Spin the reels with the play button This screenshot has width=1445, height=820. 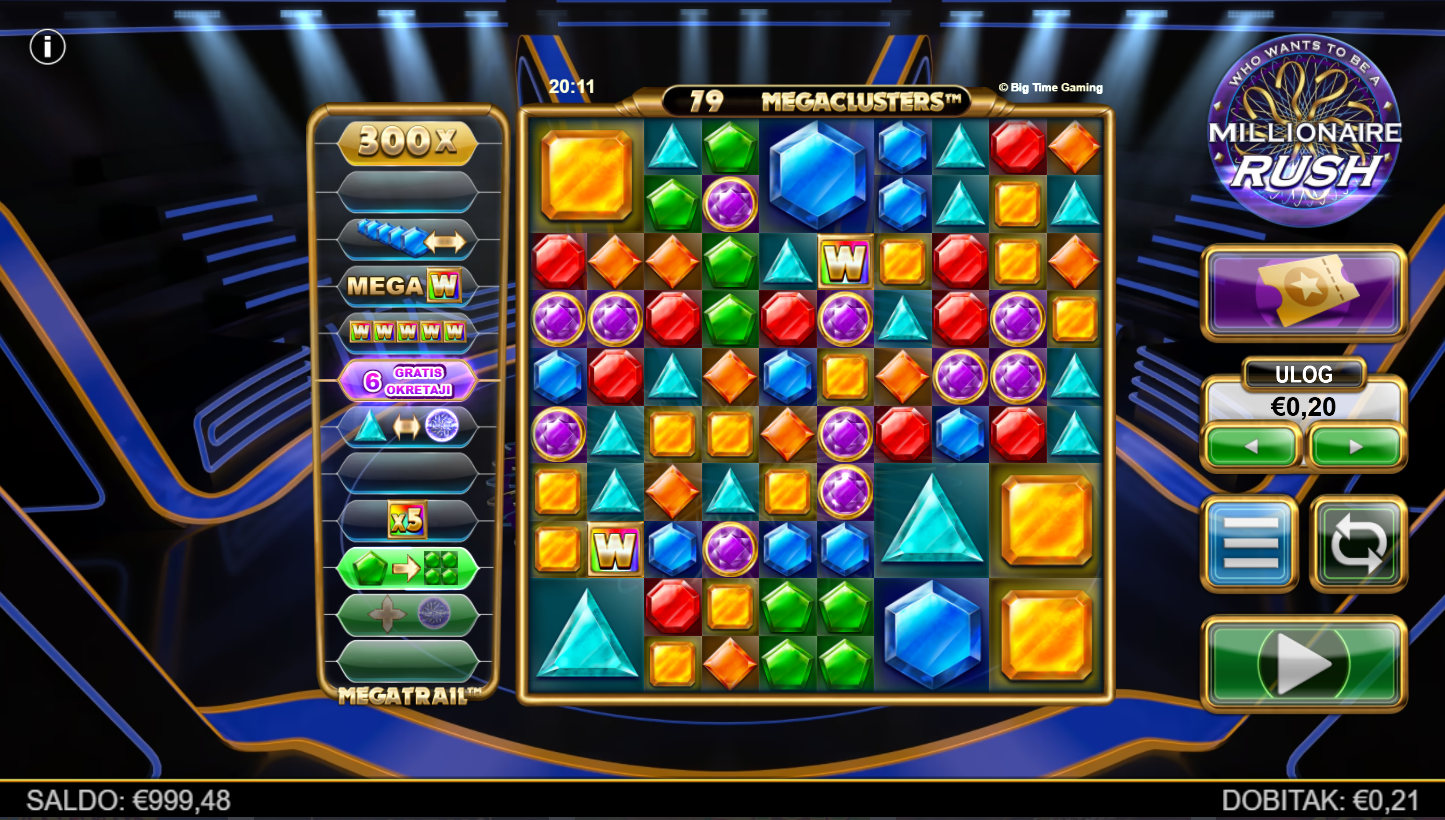[1303, 663]
